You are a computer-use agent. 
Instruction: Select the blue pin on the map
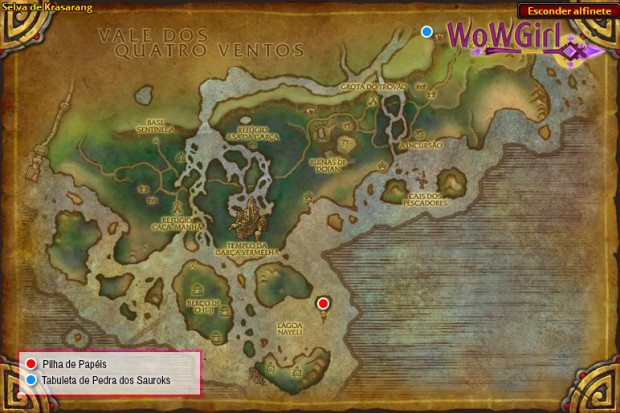427,32
